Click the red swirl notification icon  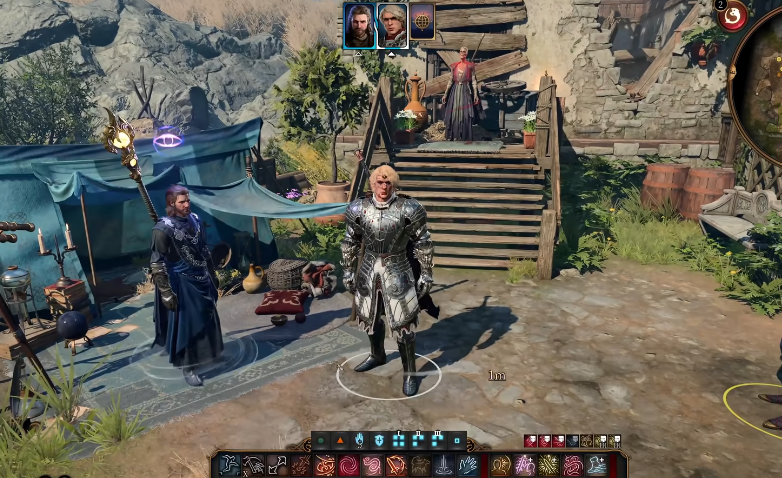[x=733, y=15]
